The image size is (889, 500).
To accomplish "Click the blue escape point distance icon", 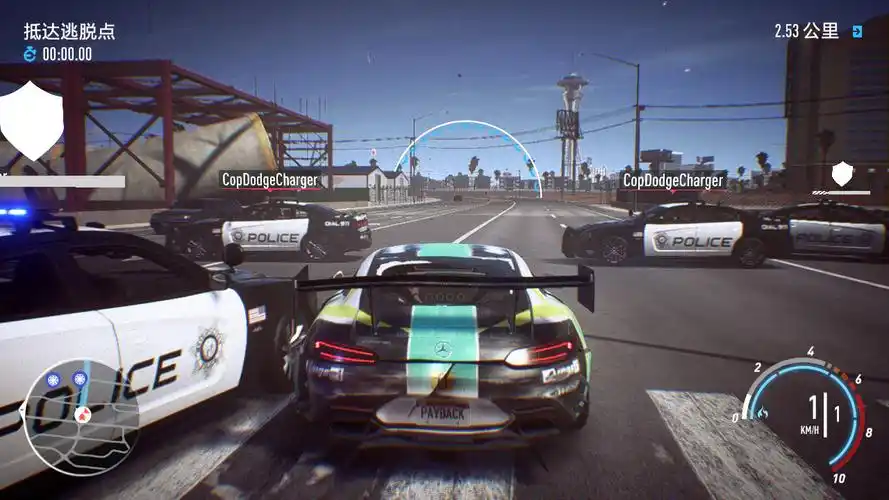I will pyautogui.click(x=857, y=32).
